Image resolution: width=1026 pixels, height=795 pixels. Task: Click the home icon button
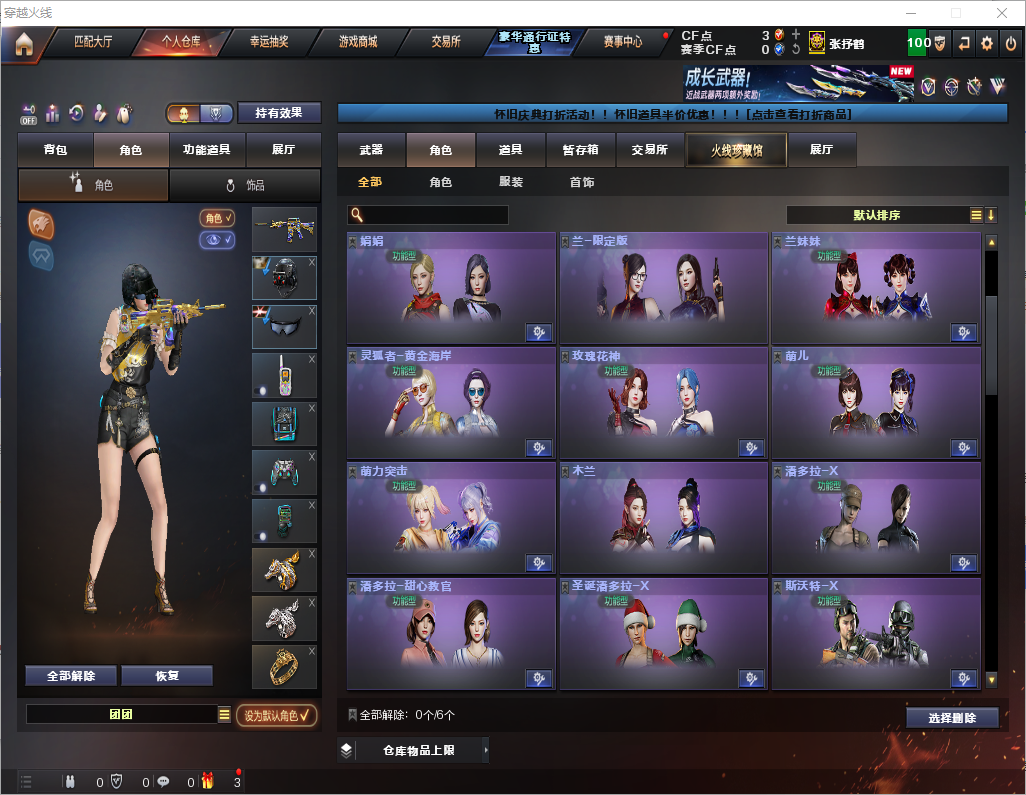pyautogui.click(x=24, y=44)
